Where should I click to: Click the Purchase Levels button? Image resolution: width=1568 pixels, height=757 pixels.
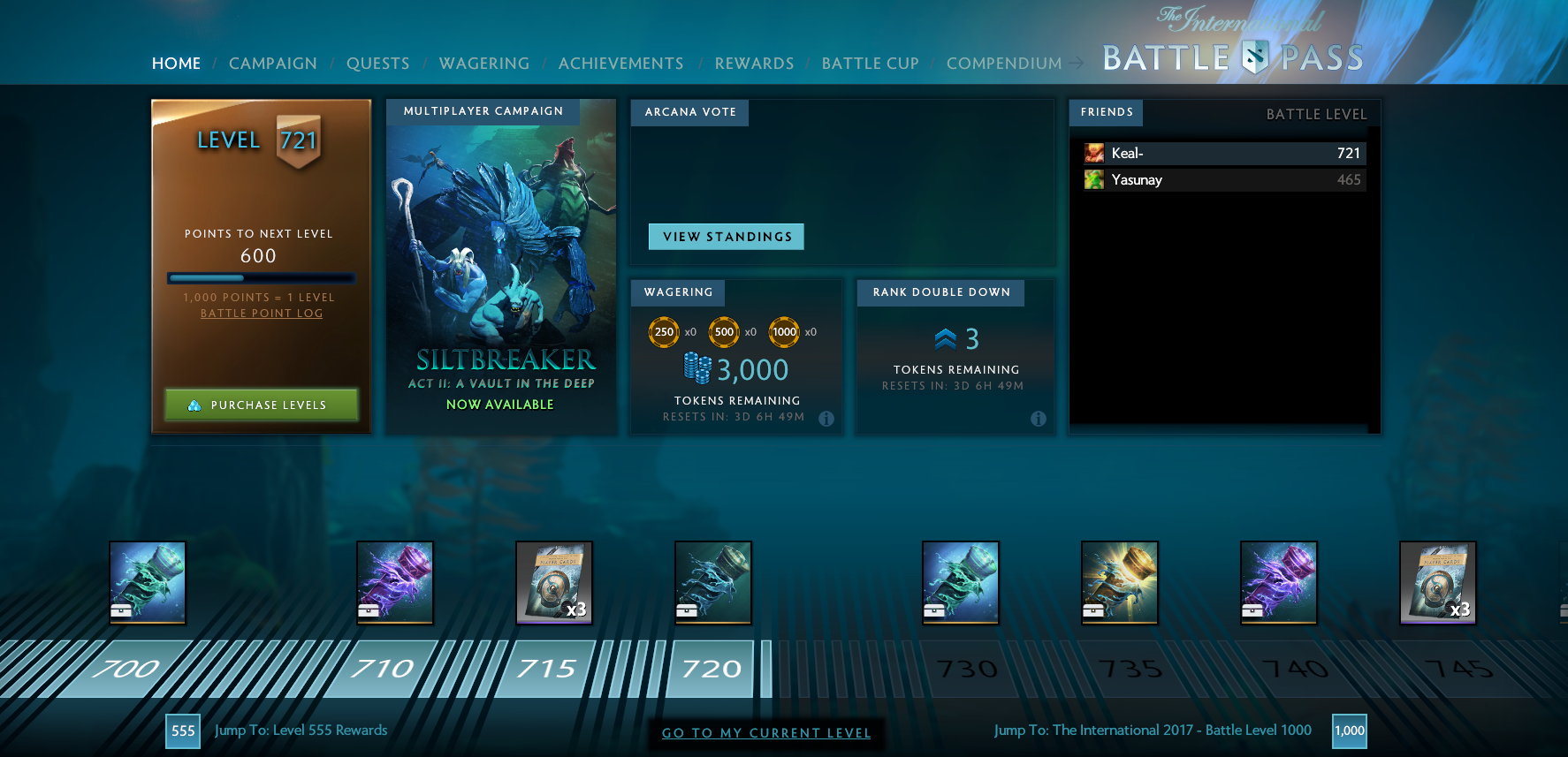click(x=261, y=405)
